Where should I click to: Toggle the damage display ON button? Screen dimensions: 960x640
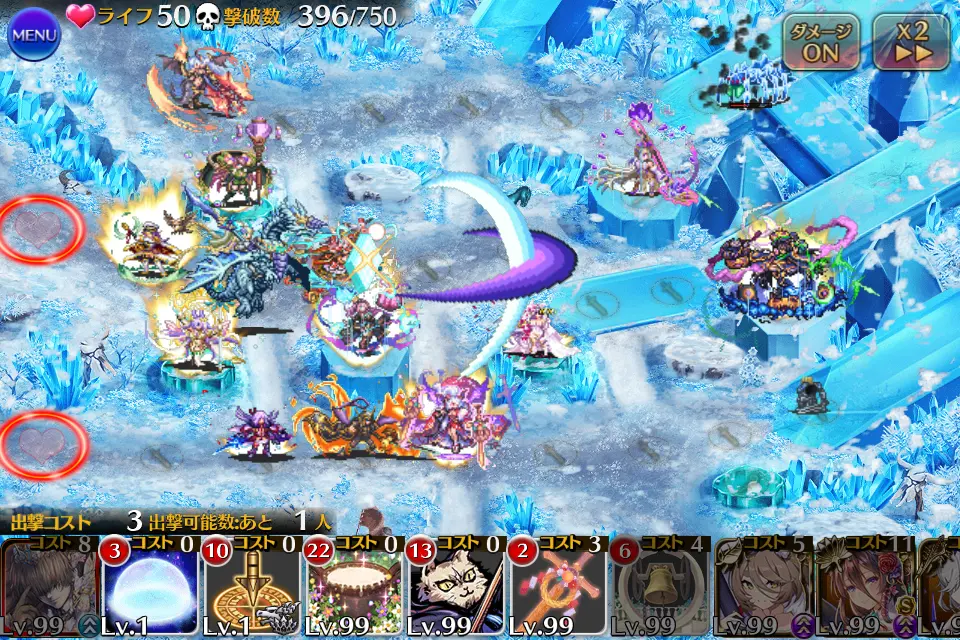pos(820,42)
